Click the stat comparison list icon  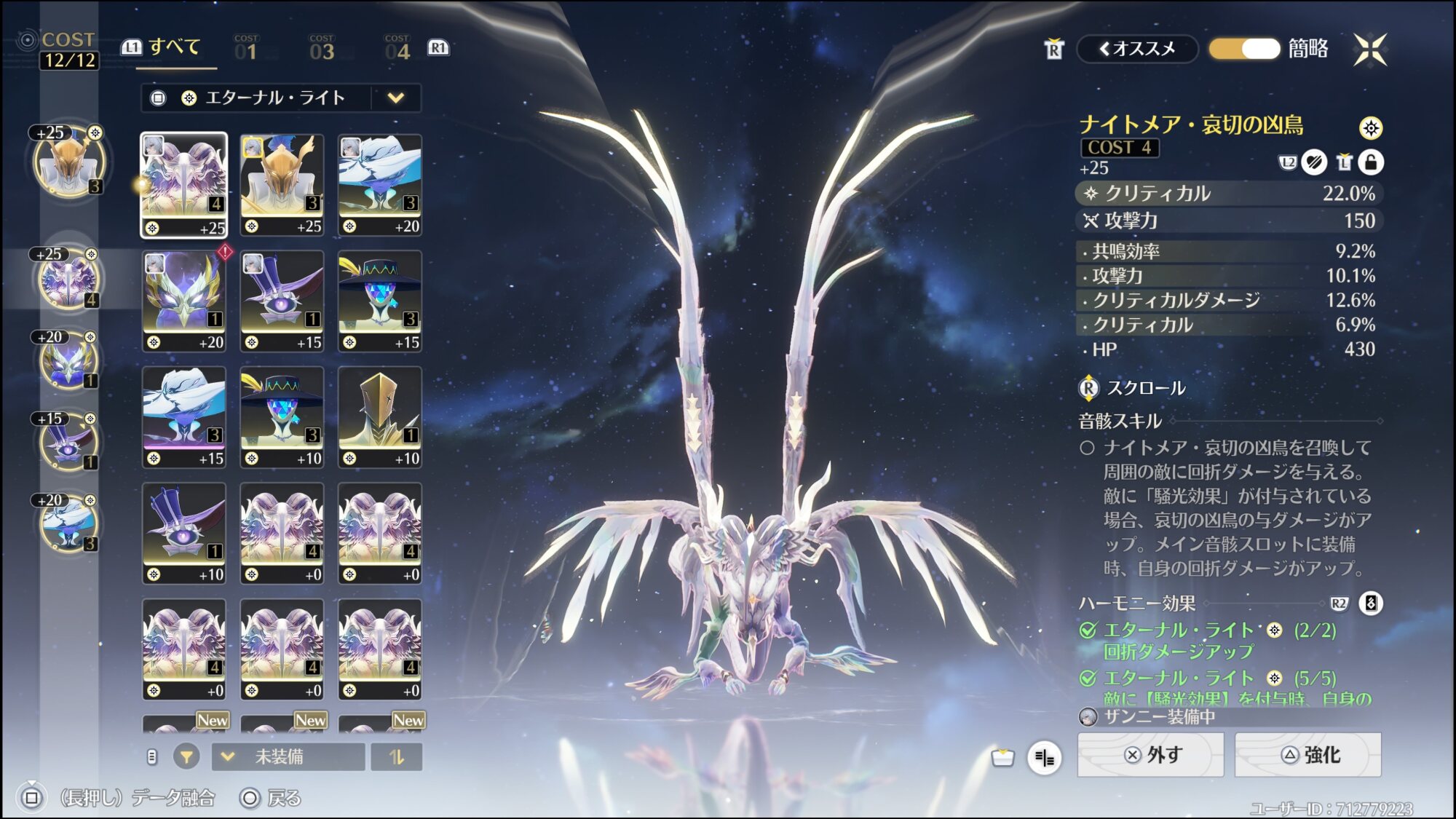[1044, 758]
